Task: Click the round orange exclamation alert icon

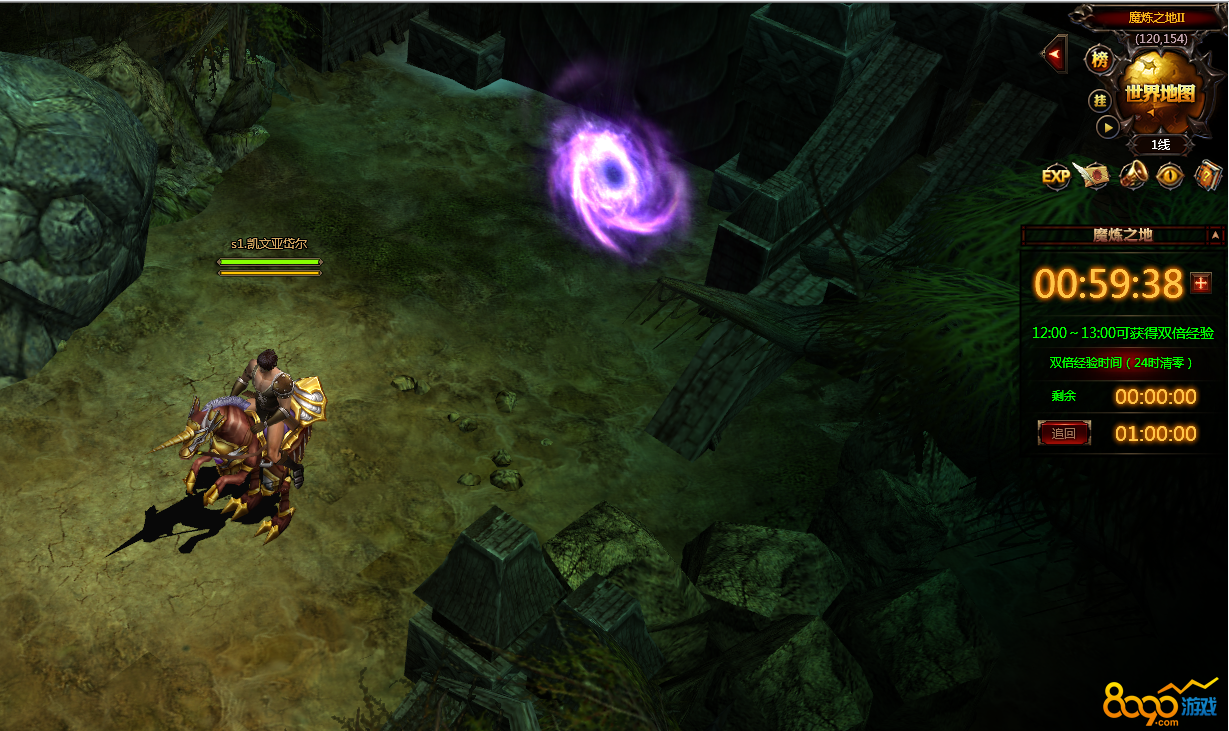Action: pos(1170,176)
